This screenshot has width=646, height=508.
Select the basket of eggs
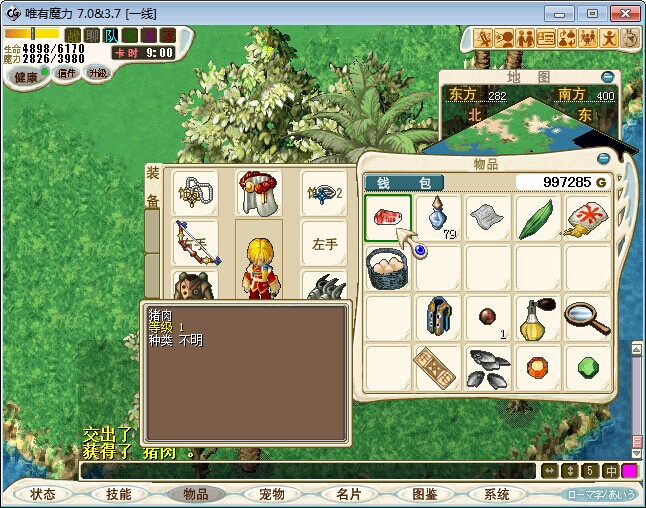click(388, 268)
